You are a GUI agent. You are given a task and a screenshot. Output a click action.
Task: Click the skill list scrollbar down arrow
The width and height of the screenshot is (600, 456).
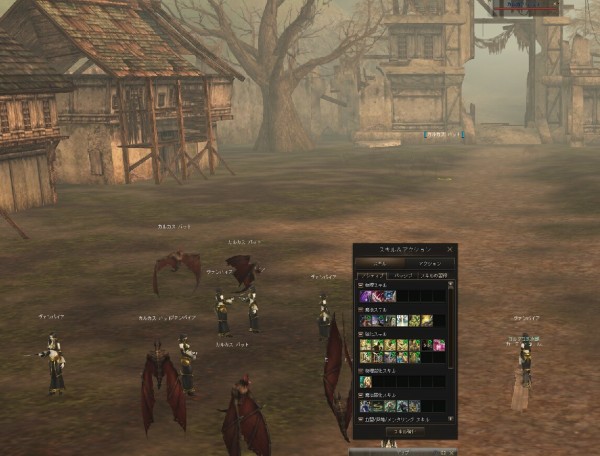click(451, 419)
